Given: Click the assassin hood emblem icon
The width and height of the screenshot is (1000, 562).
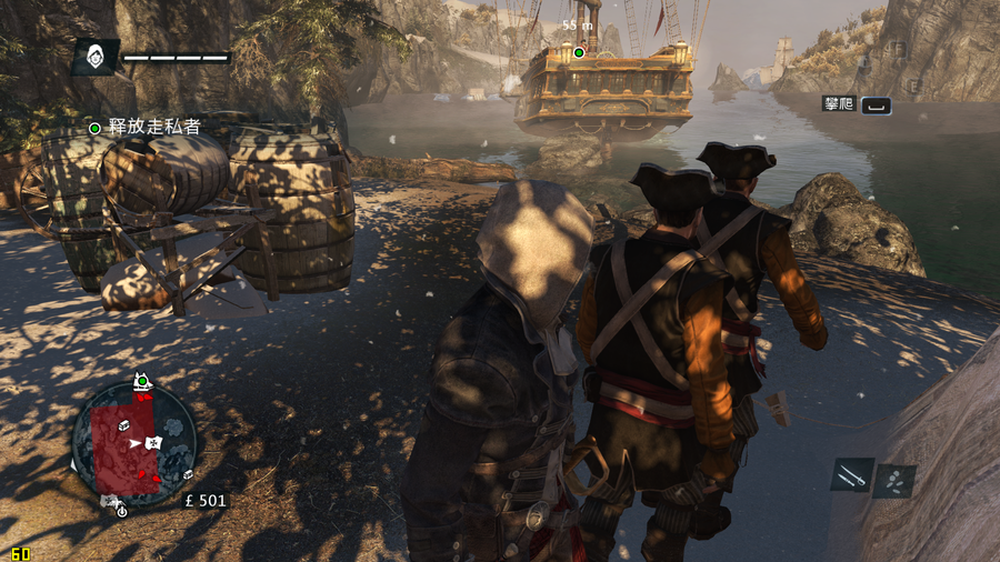Looking at the screenshot, I should (x=95, y=57).
